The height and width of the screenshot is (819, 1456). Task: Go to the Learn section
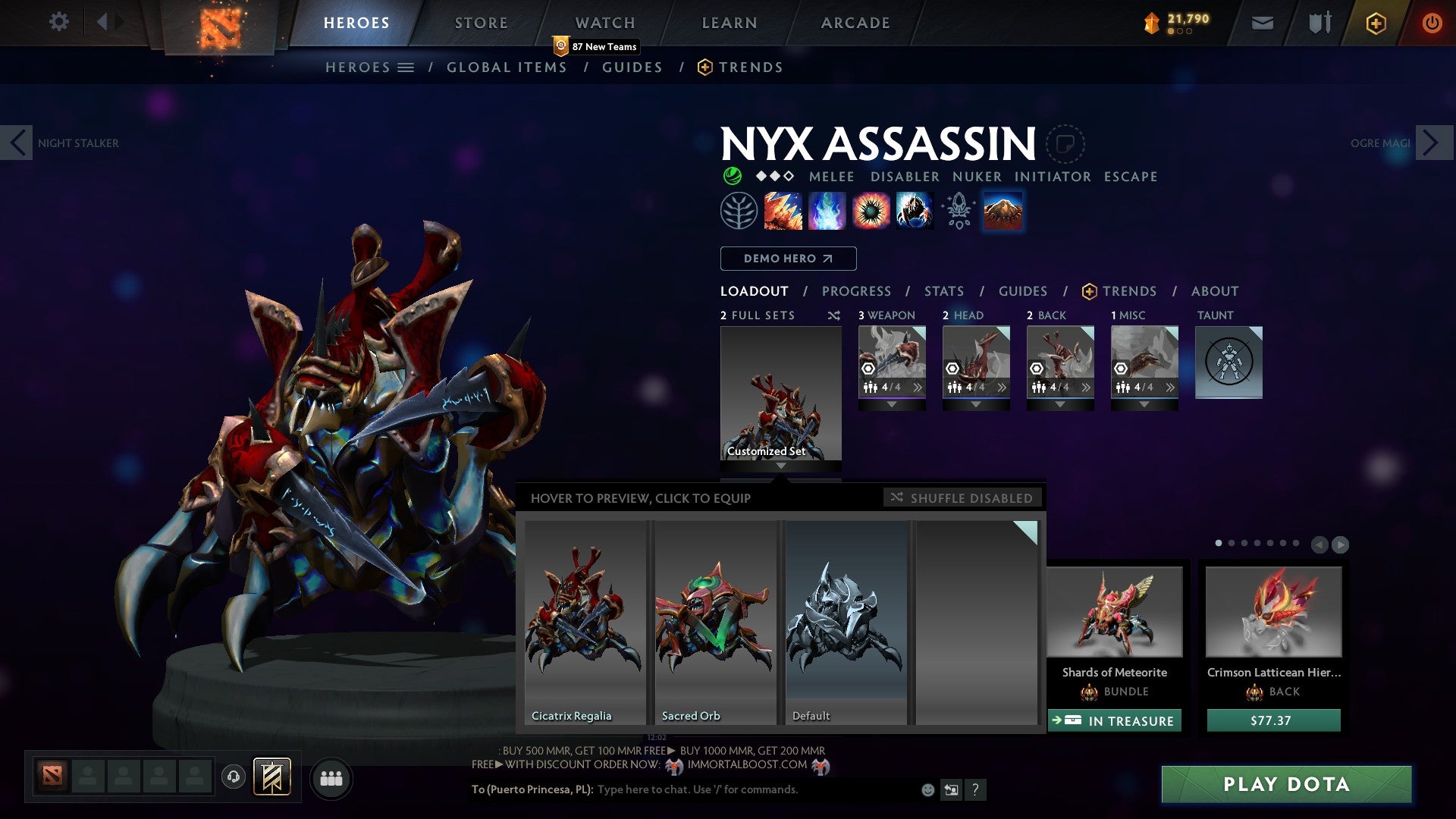click(729, 23)
